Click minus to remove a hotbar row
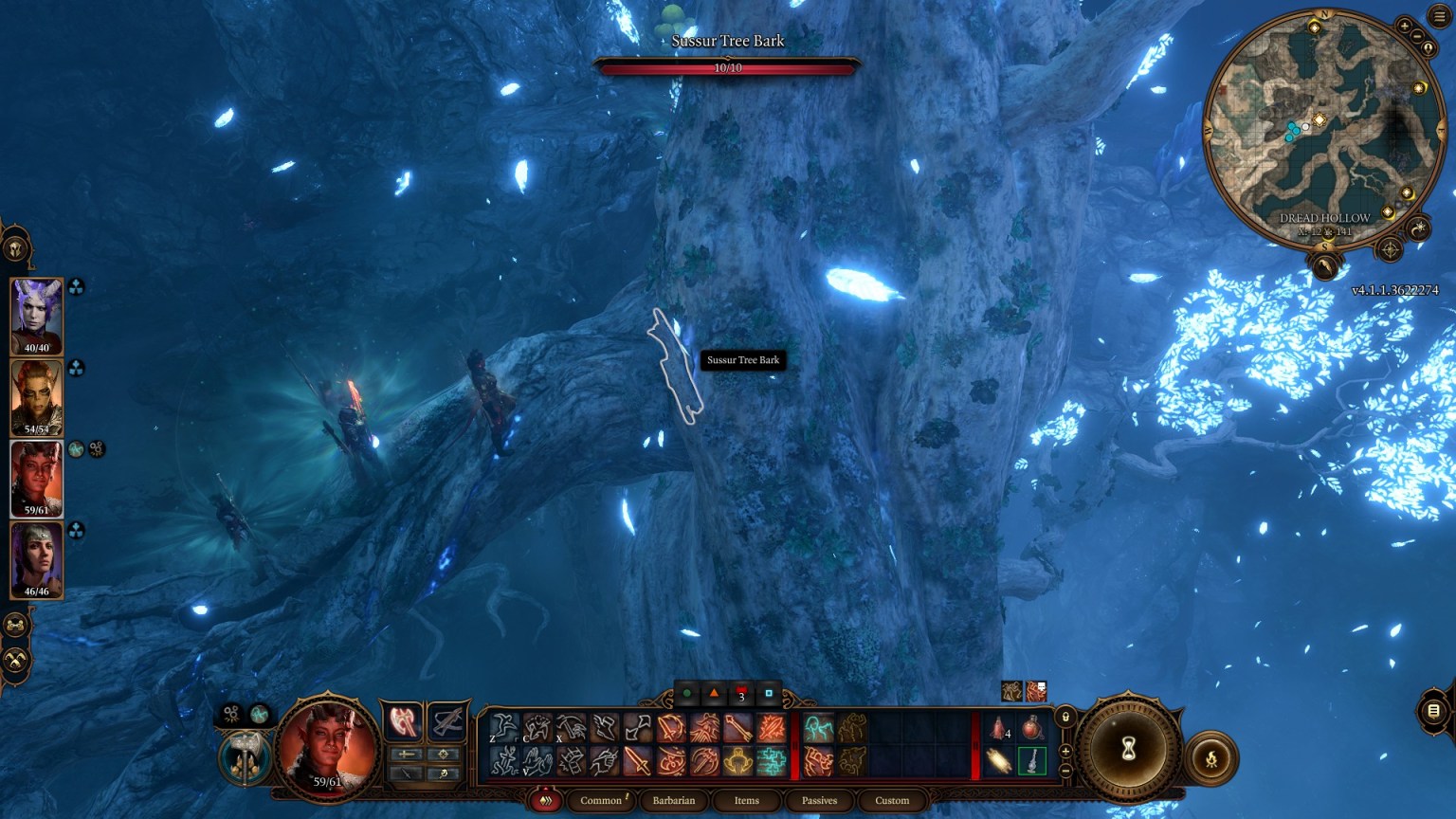Viewport: 1456px width, 819px height. (1065, 771)
